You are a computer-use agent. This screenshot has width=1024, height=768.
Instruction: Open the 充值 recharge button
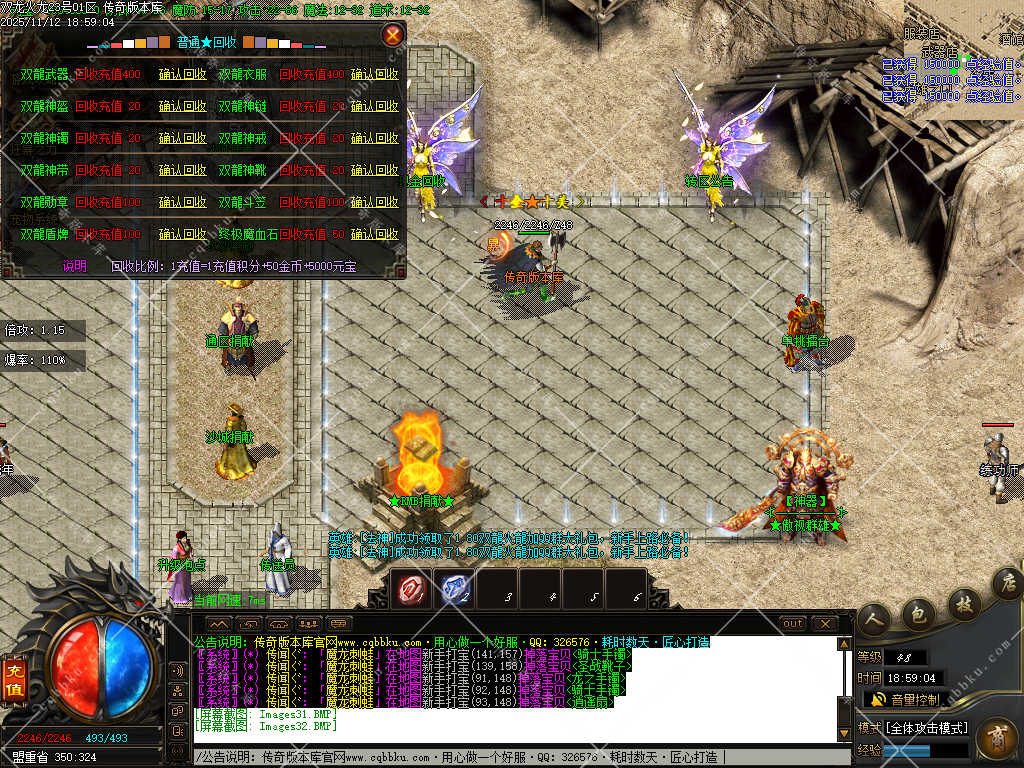coord(14,671)
